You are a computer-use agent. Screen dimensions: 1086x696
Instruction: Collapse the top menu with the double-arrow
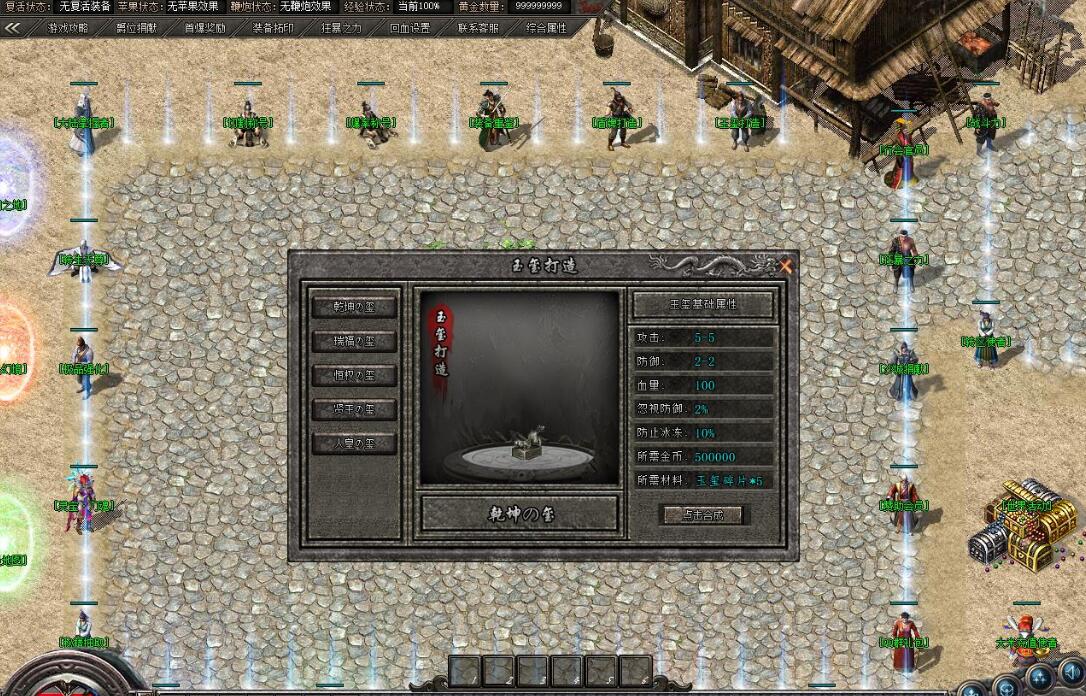(14, 28)
